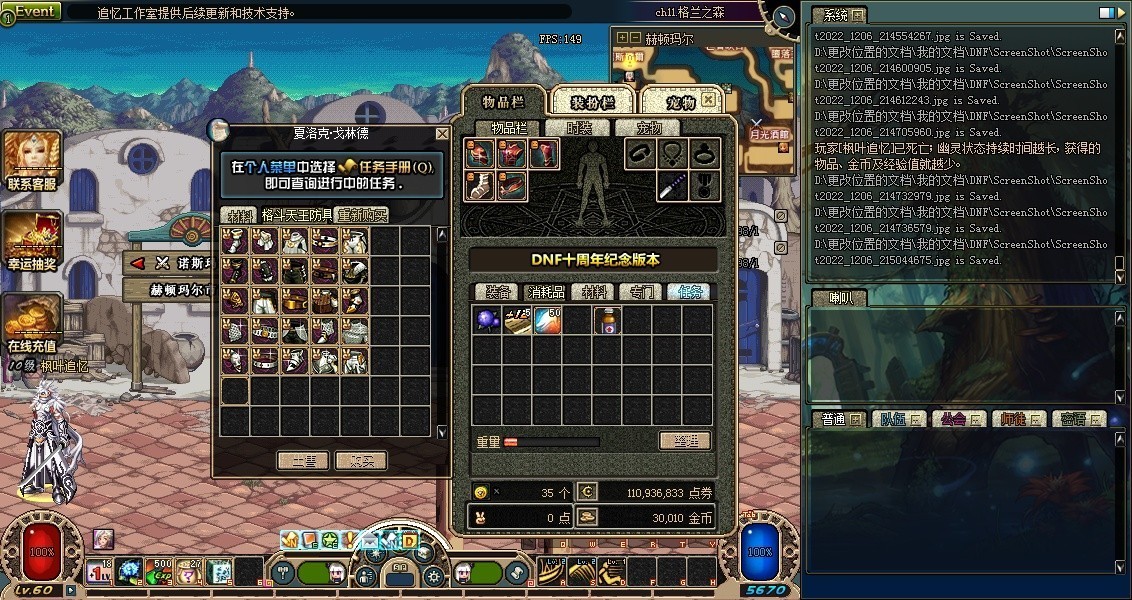Switch chat to the 队伍 party channel
The image size is (1132, 600).
click(x=895, y=420)
